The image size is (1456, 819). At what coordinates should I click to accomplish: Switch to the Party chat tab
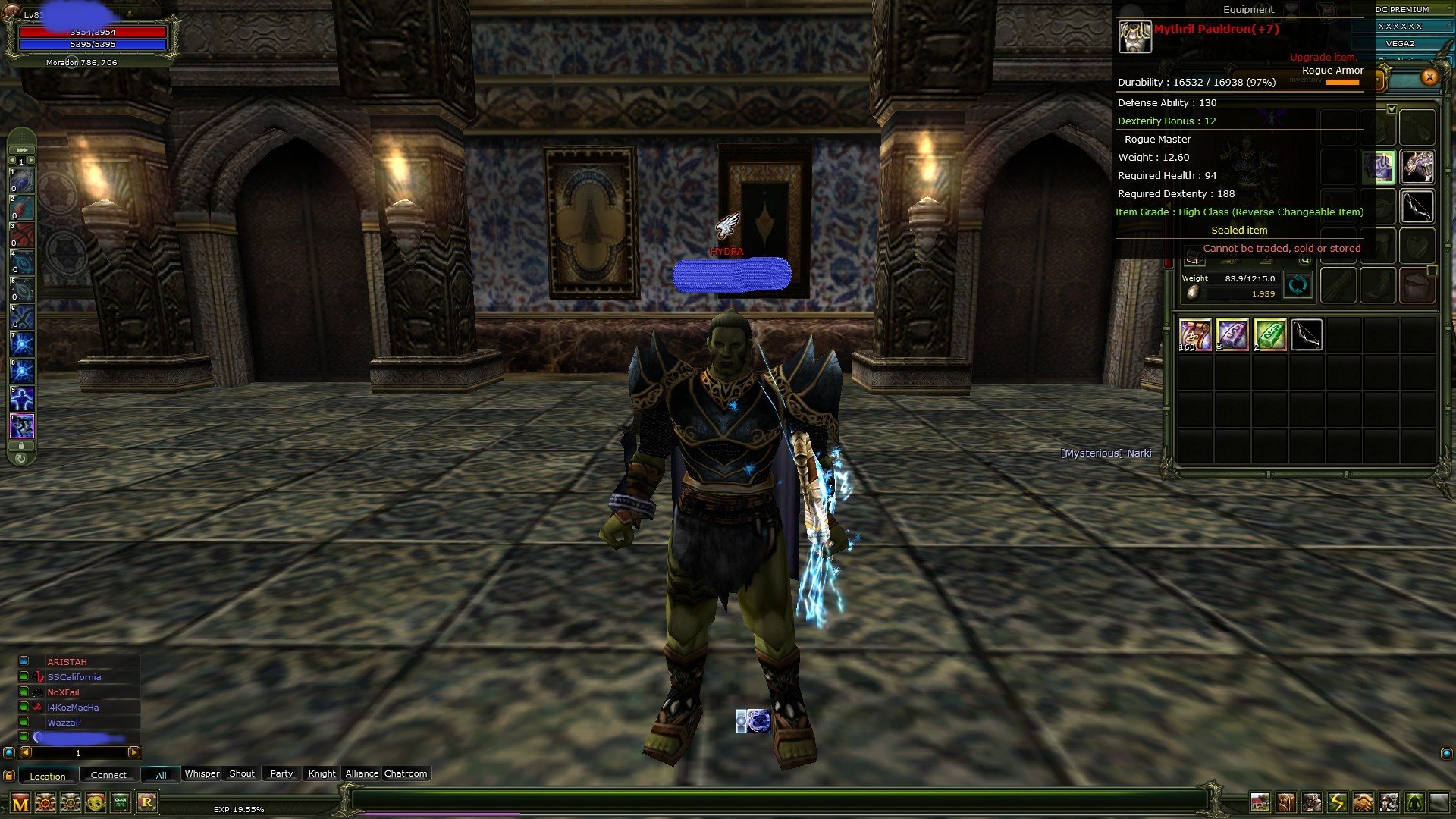(x=281, y=773)
